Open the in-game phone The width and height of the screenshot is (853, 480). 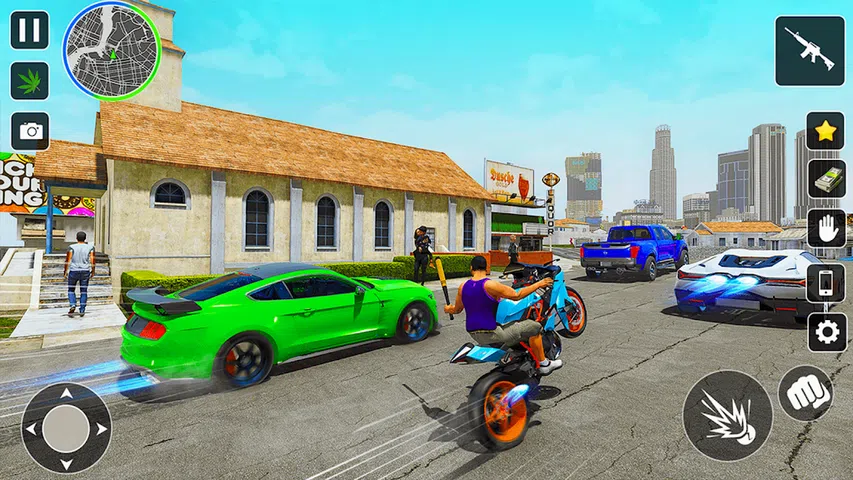pos(826,282)
